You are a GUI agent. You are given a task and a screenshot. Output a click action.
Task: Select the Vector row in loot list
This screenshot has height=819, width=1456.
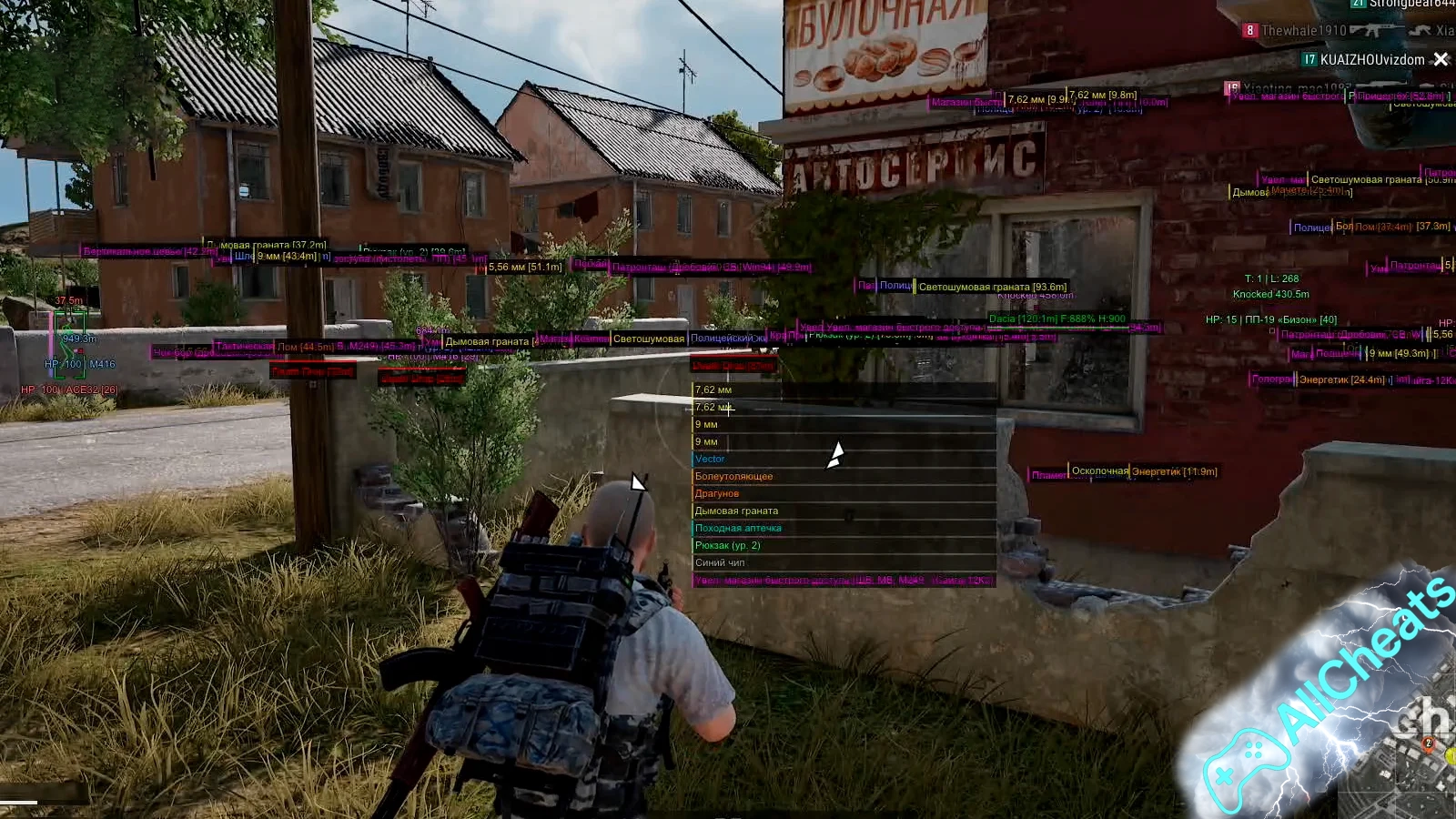click(x=711, y=460)
